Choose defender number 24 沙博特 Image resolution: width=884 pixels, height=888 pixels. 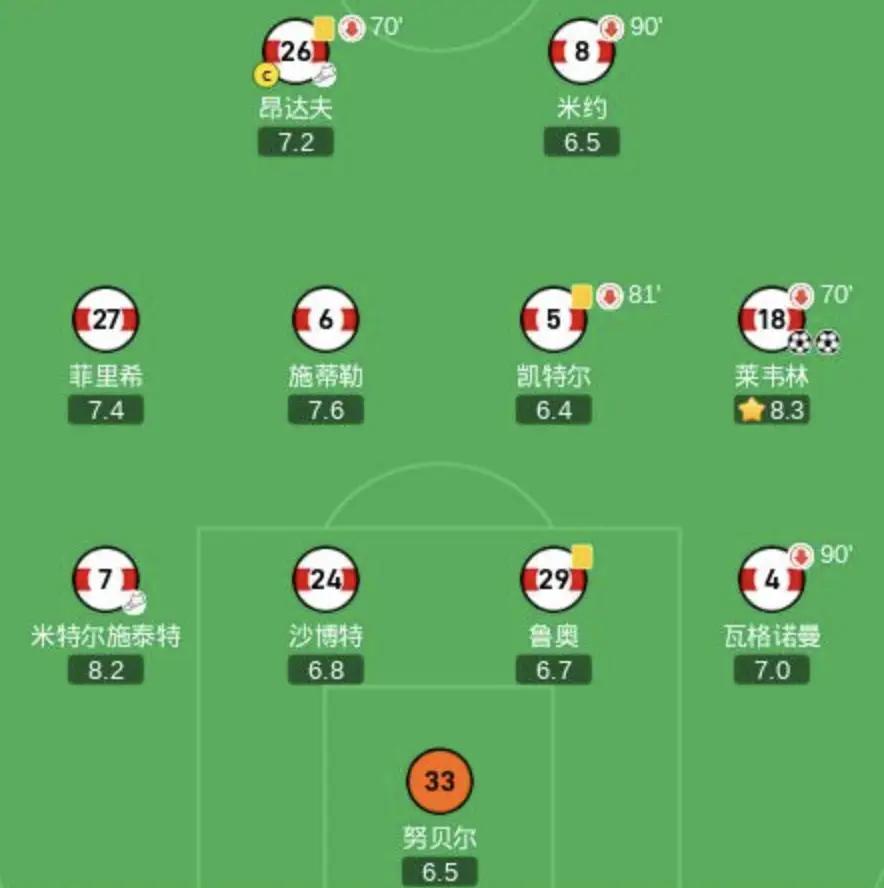point(326,580)
